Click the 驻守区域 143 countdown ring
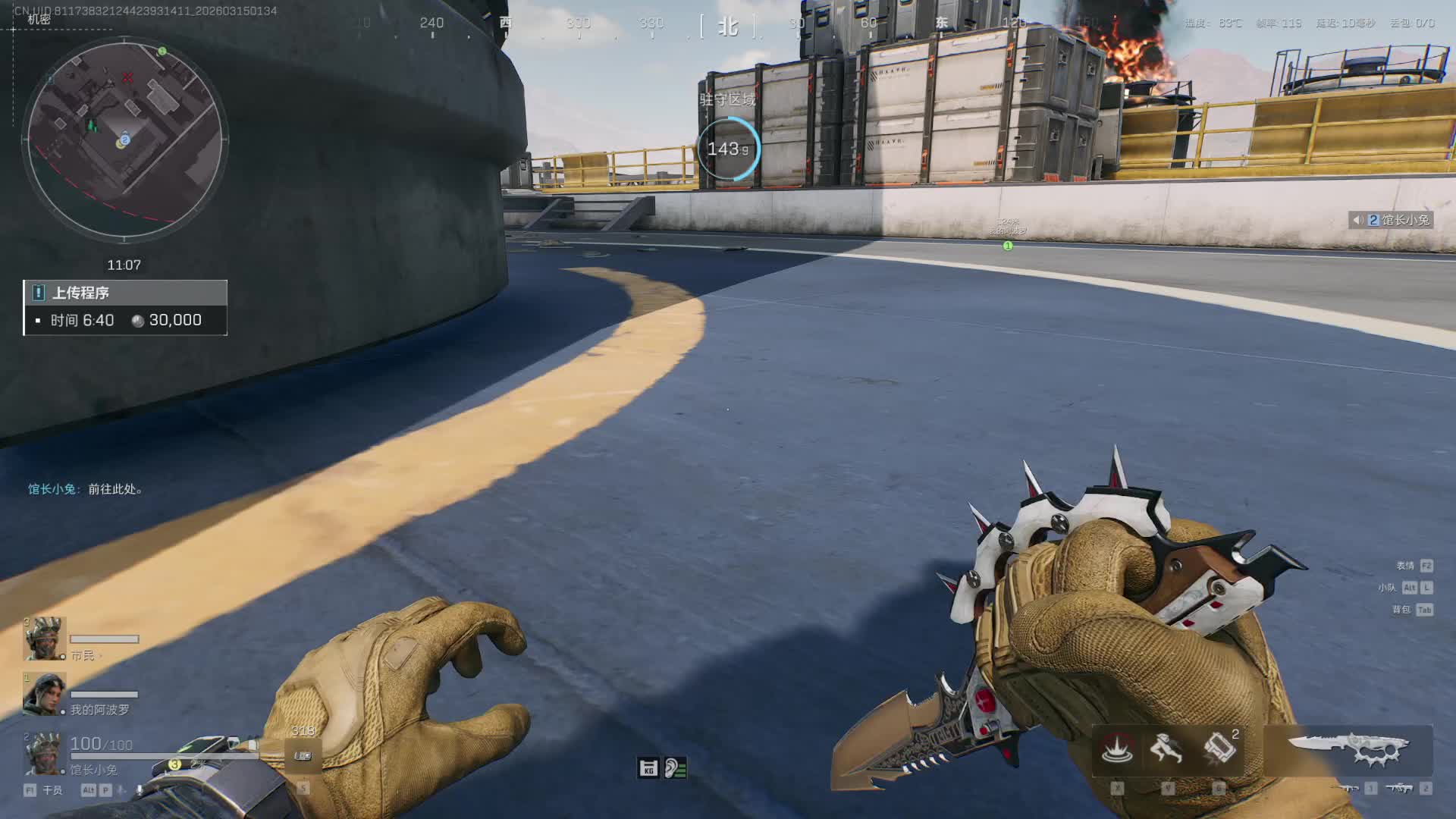 (x=727, y=149)
